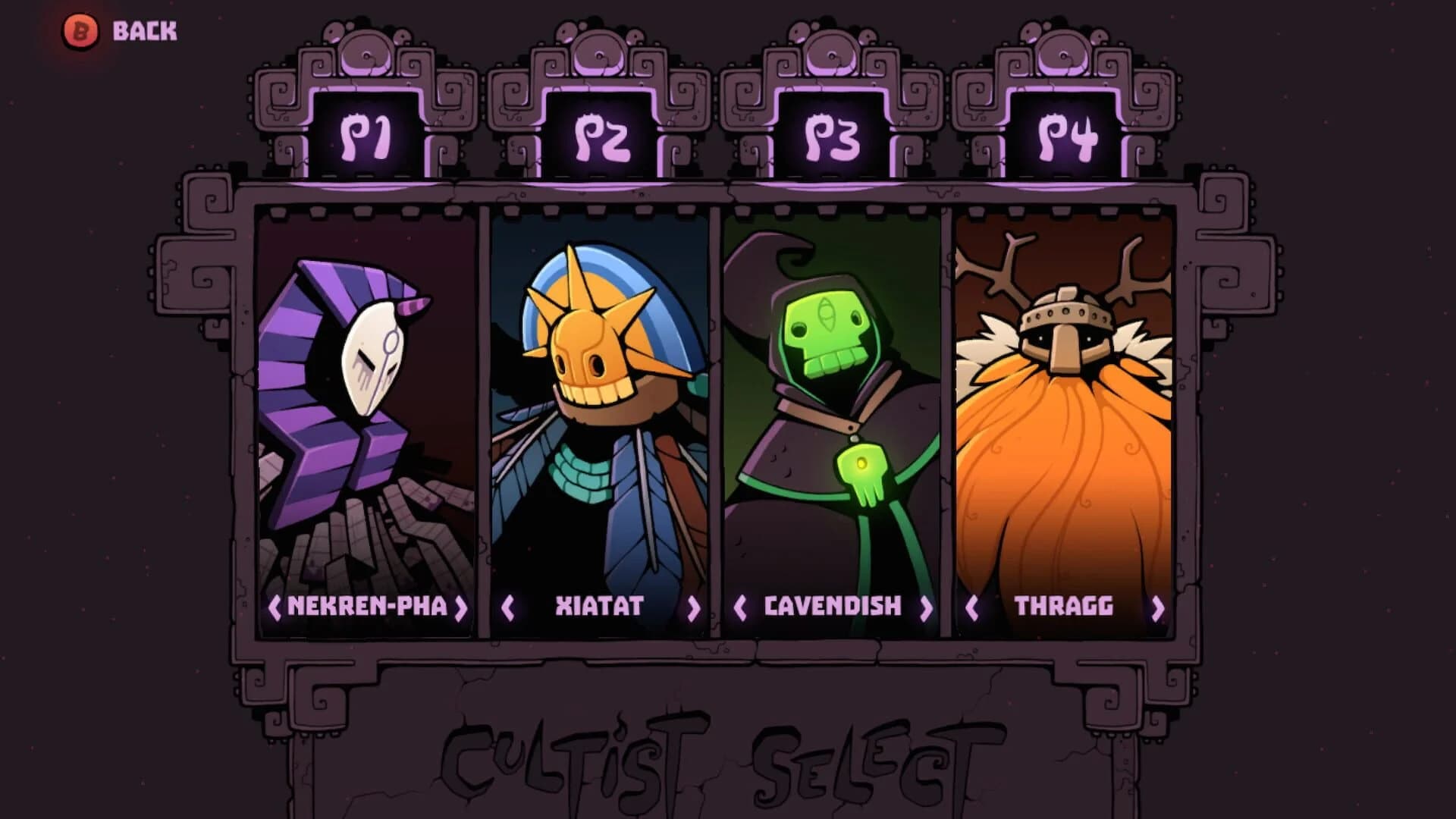Click the left arrow beside Cavendish
Image resolution: width=1456 pixels, height=819 pixels.
pyautogui.click(x=739, y=607)
